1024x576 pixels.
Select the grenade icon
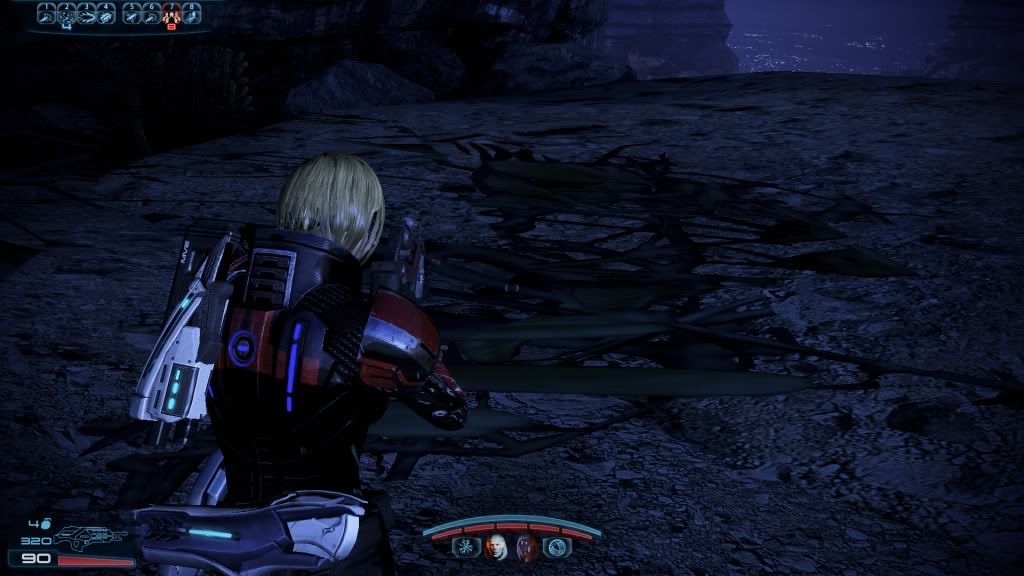pyautogui.click(x=46, y=523)
